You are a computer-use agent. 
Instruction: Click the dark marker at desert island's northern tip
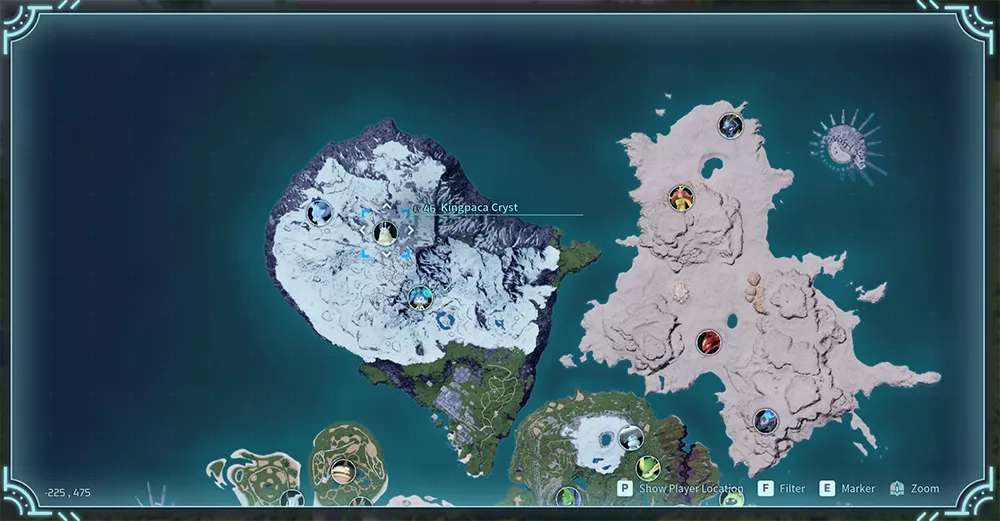731,126
